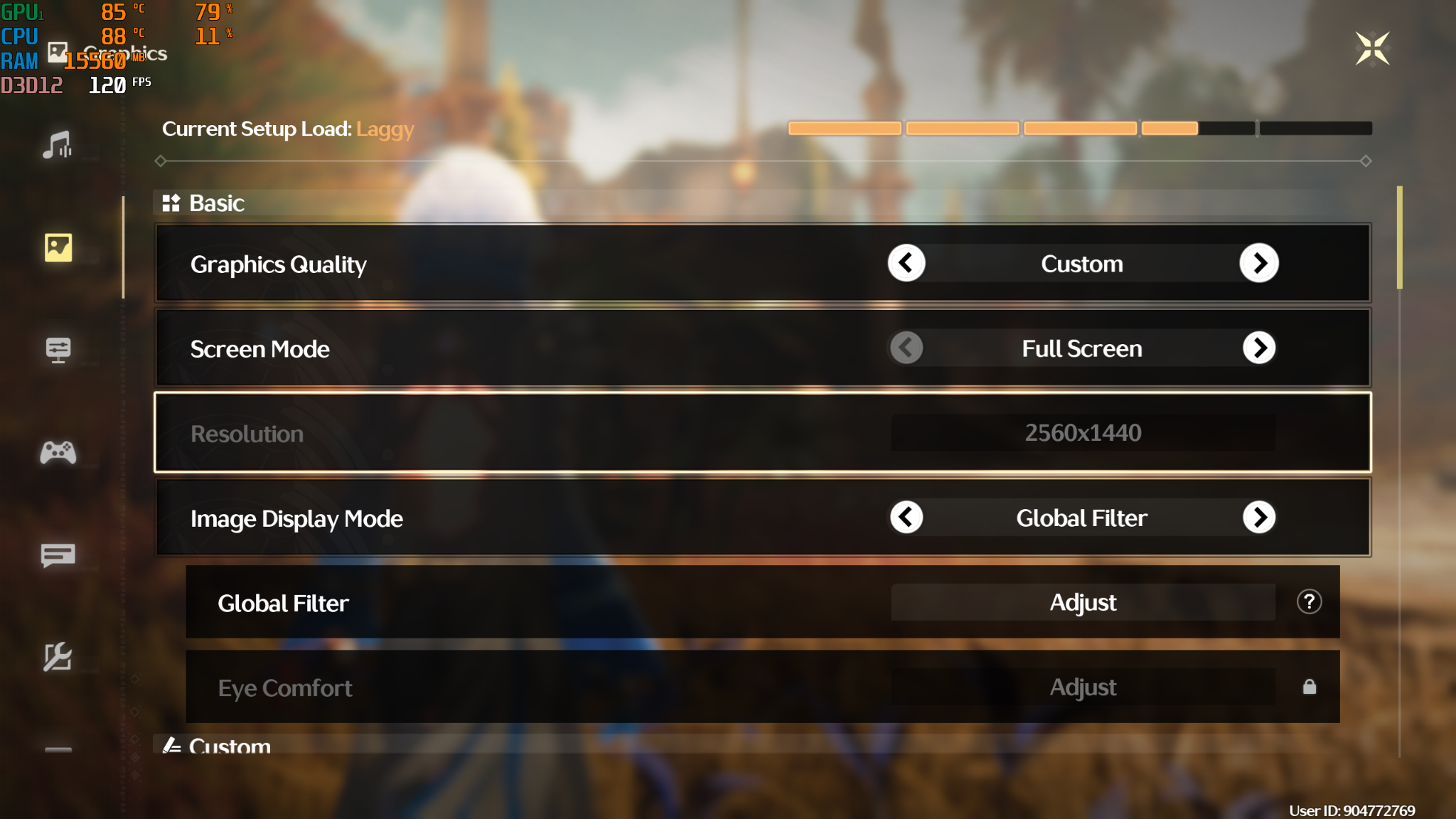Switch to the chat bubble settings tab

click(58, 555)
